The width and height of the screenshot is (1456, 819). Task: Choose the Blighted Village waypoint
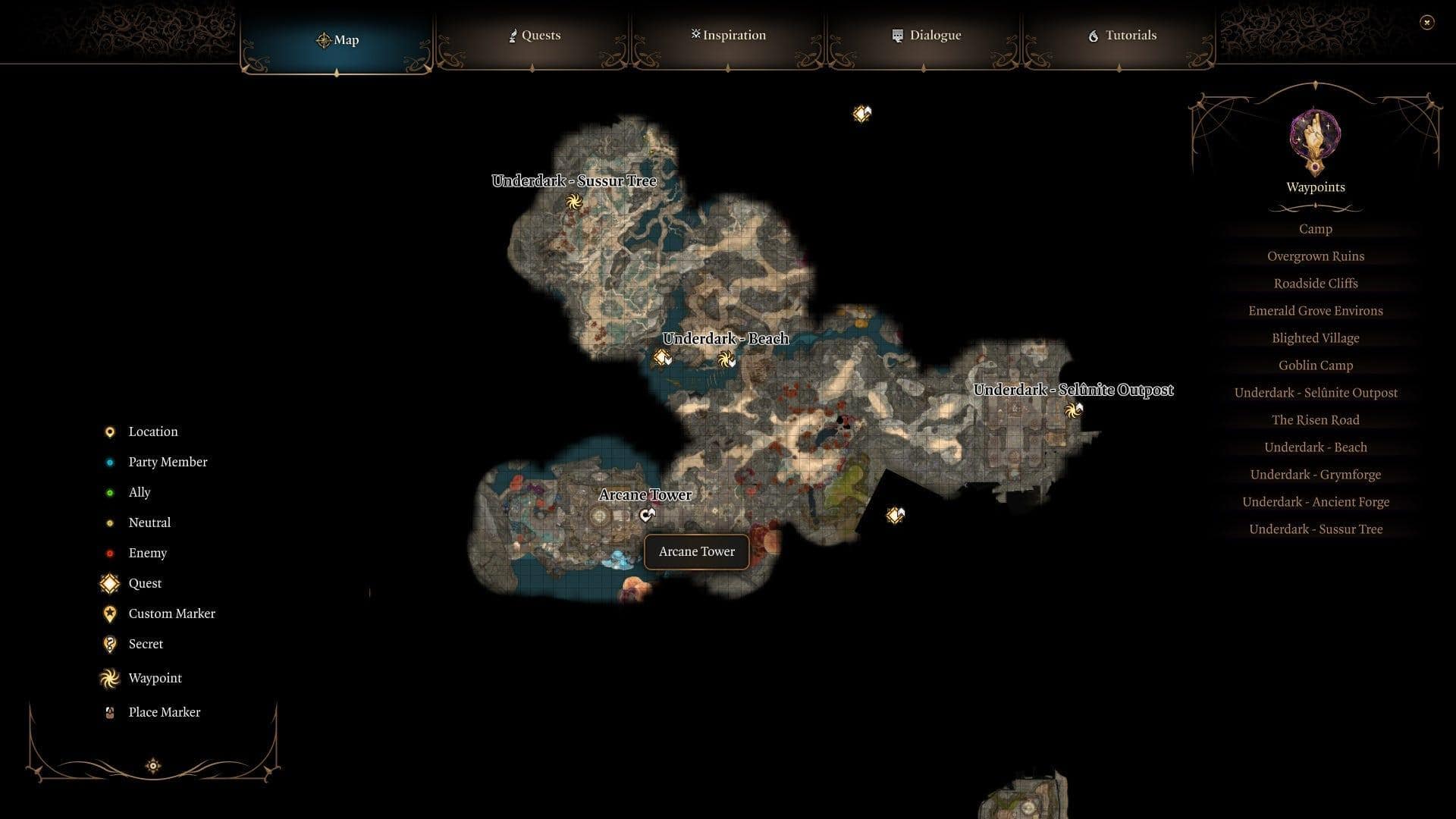(1315, 338)
